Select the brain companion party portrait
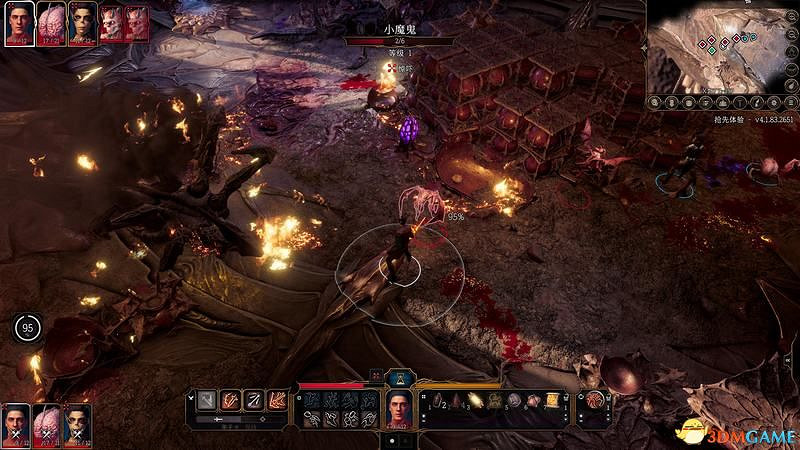Viewport: 800px width, 450px height. 46,422
